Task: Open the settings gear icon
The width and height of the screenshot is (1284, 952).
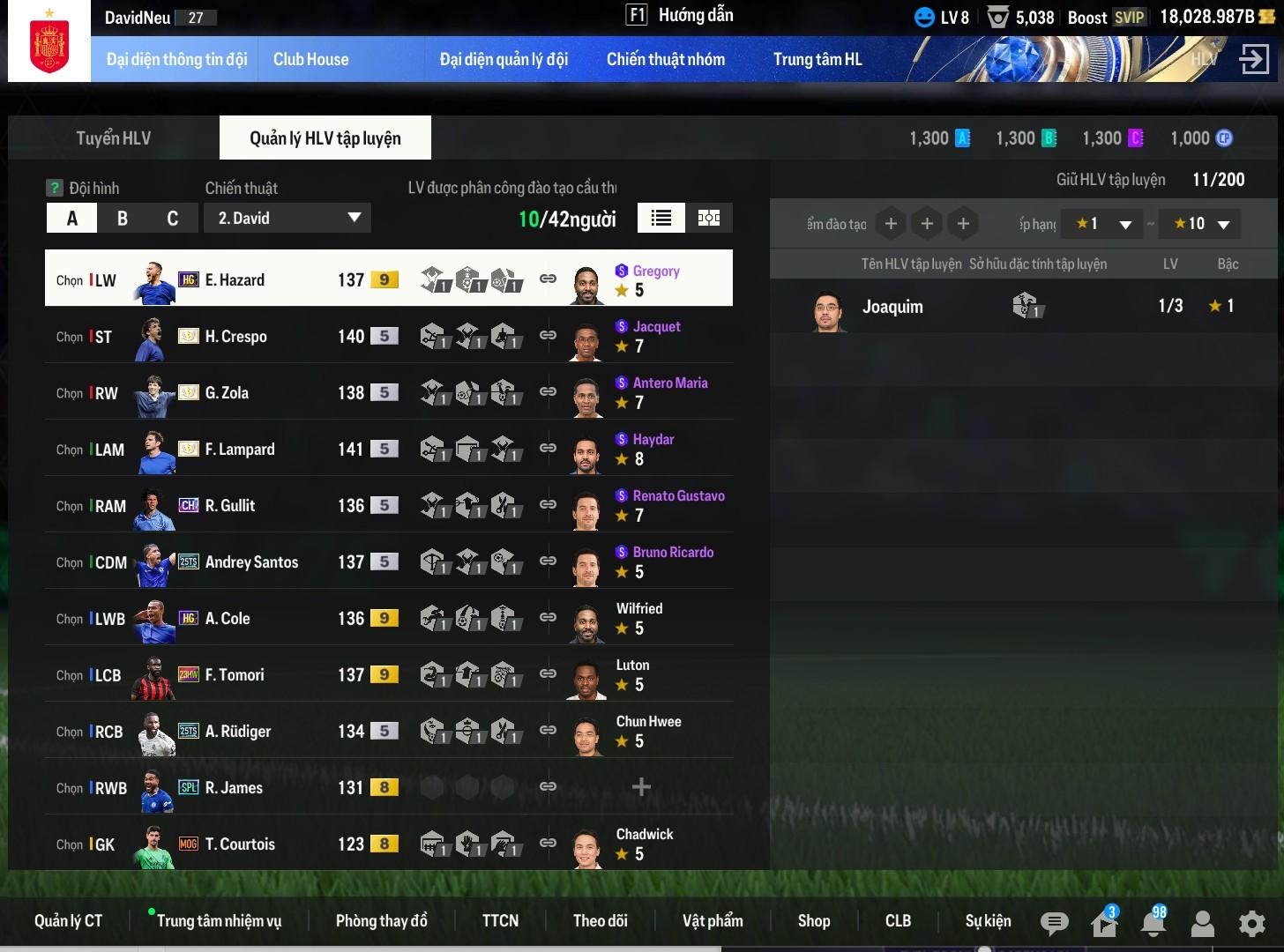Action: [x=1251, y=923]
